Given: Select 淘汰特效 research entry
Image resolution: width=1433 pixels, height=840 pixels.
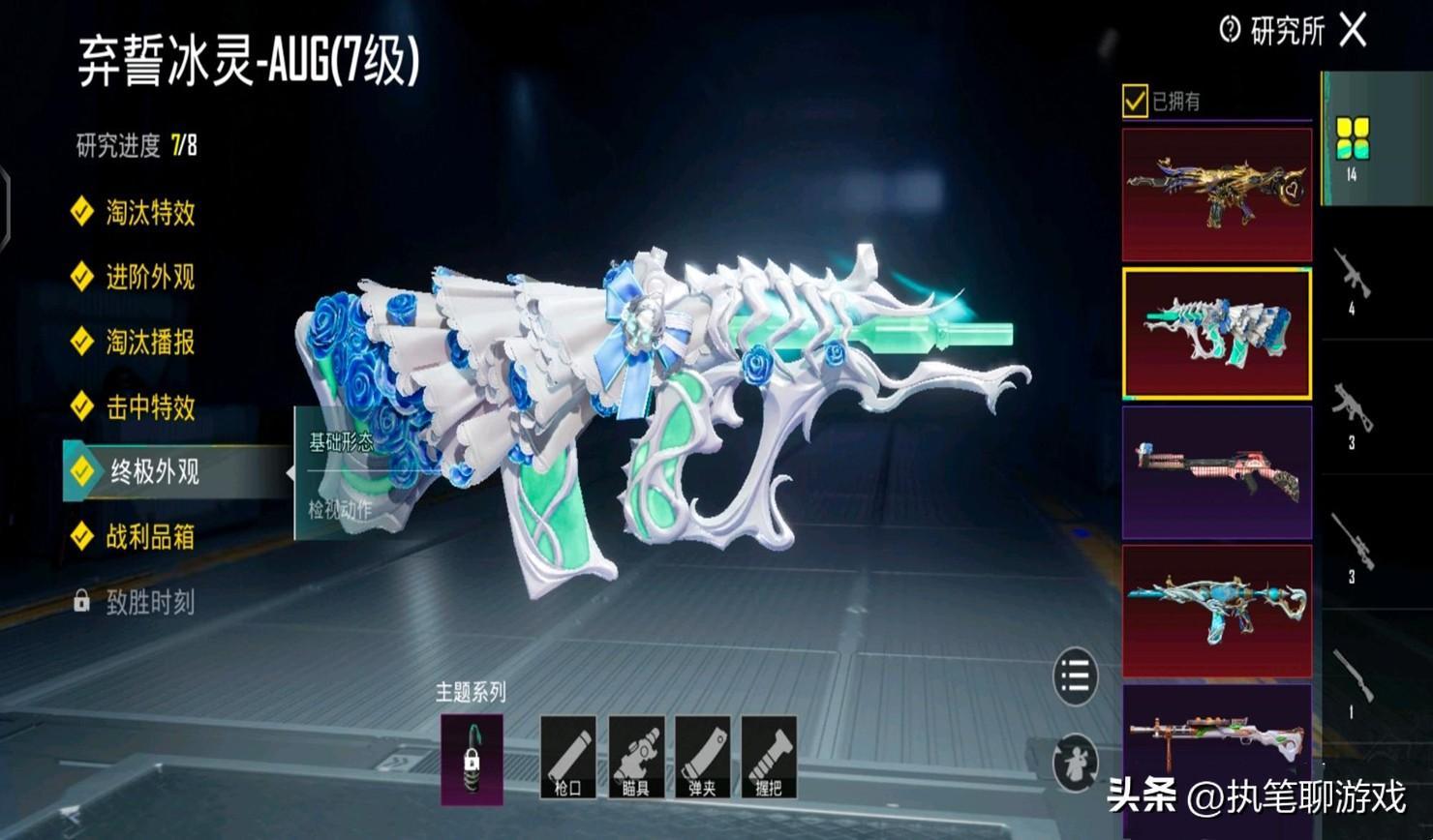Looking at the screenshot, I should click(149, 212).
